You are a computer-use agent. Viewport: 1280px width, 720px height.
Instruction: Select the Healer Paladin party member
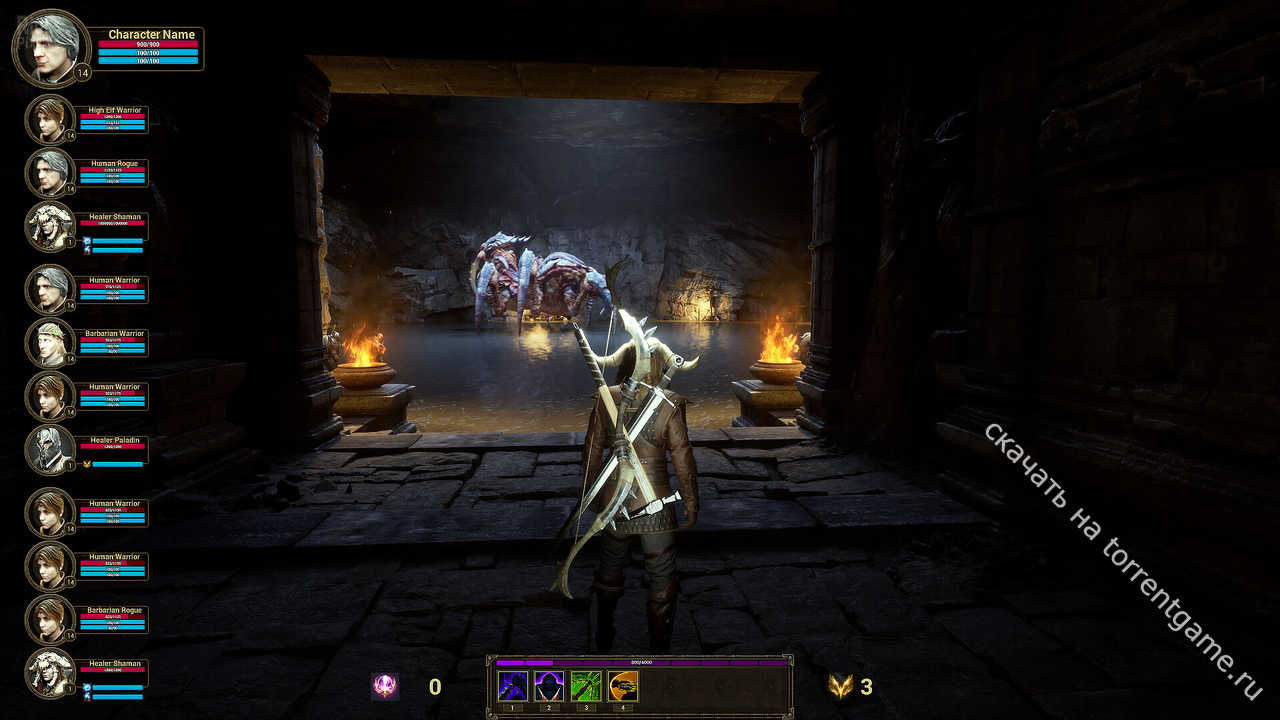(x=50, y=449)
